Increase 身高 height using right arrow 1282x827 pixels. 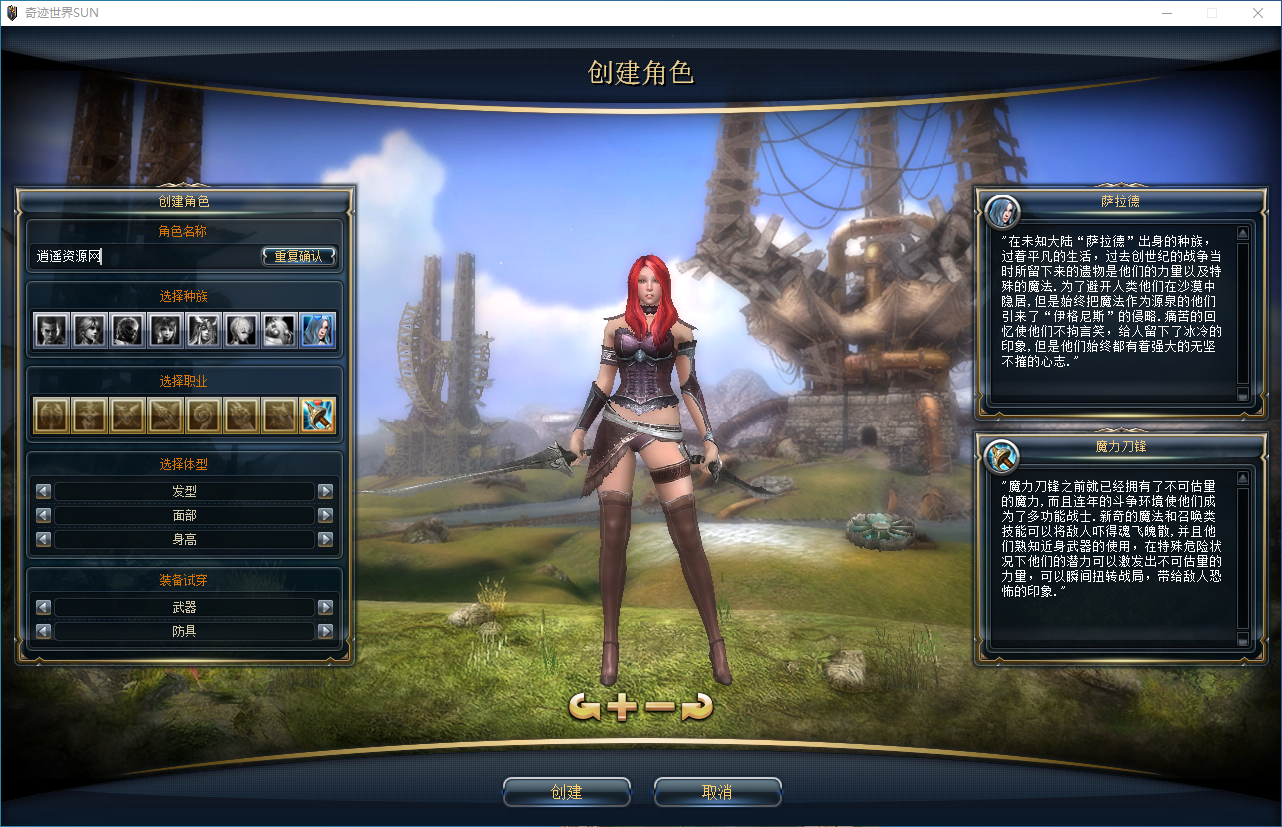325,540
